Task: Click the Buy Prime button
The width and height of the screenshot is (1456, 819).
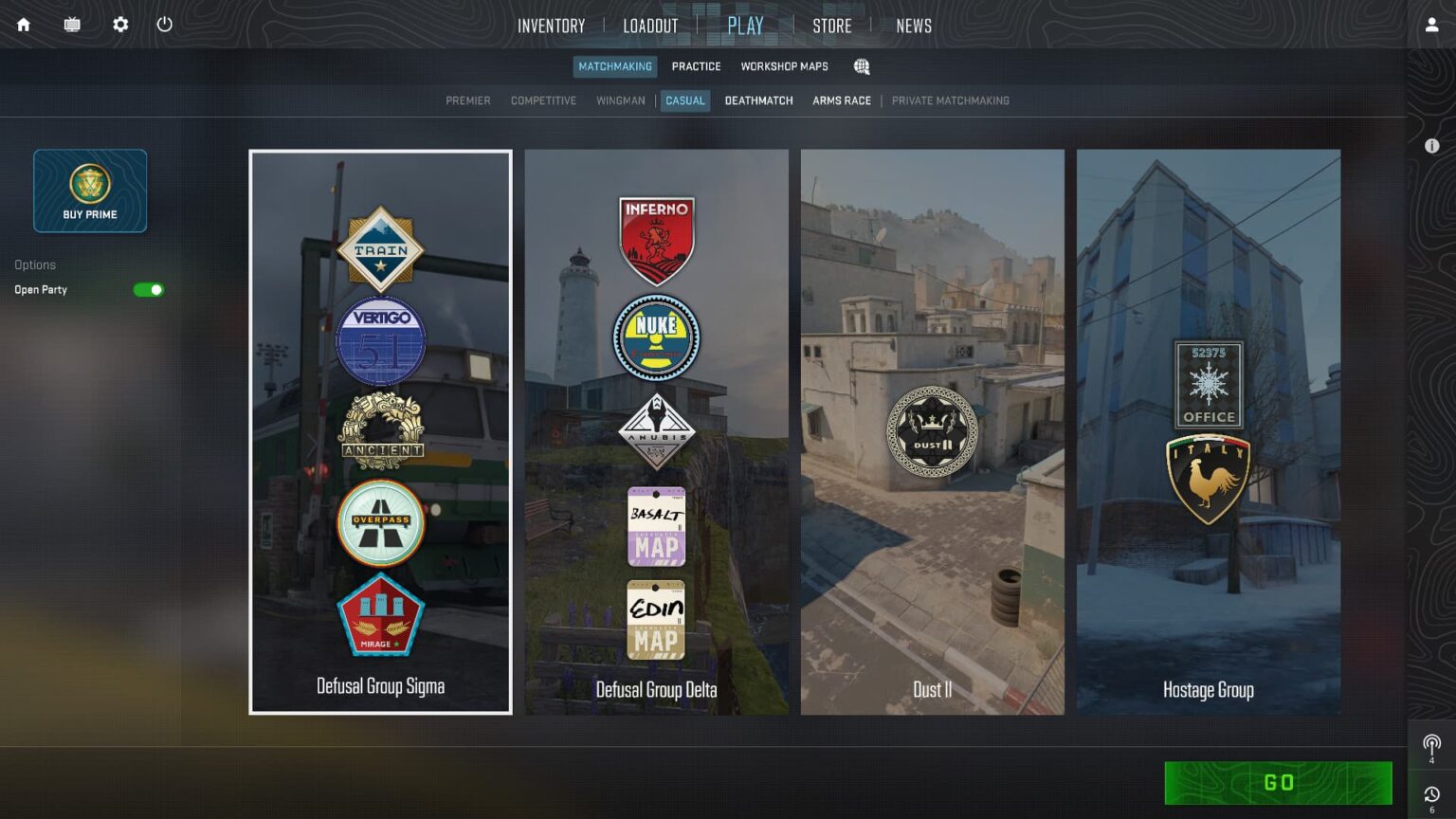Action: [90, 190]
